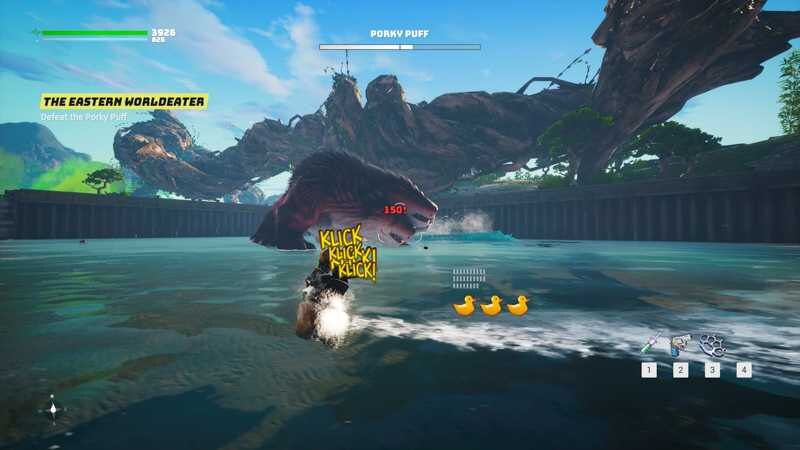
Task: Equip the ranged gun weapon icon
Action: [680, 345]
